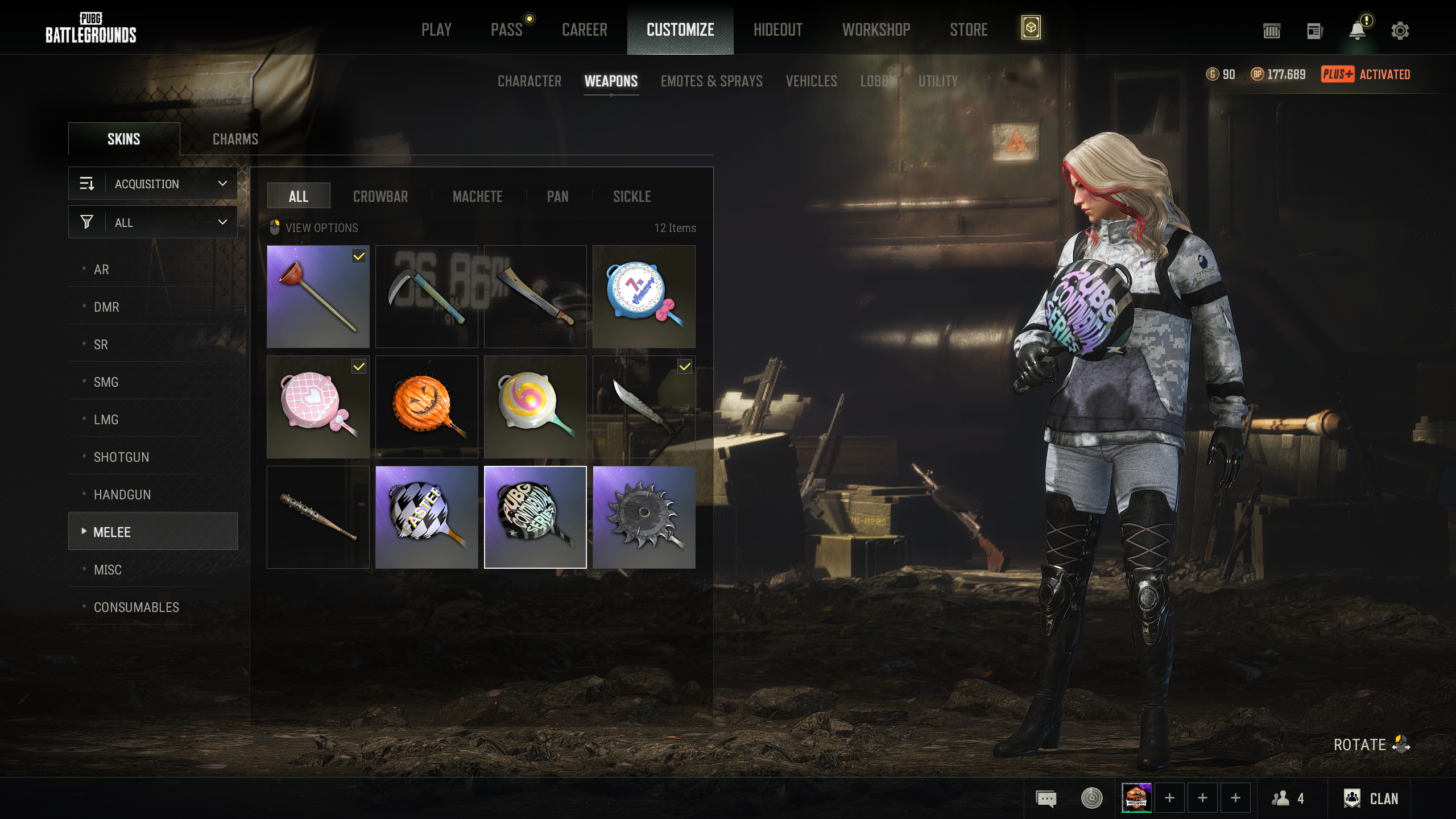Expand the ALL filter dropdown
The image size is (1456, 819).
coord(153,222)
